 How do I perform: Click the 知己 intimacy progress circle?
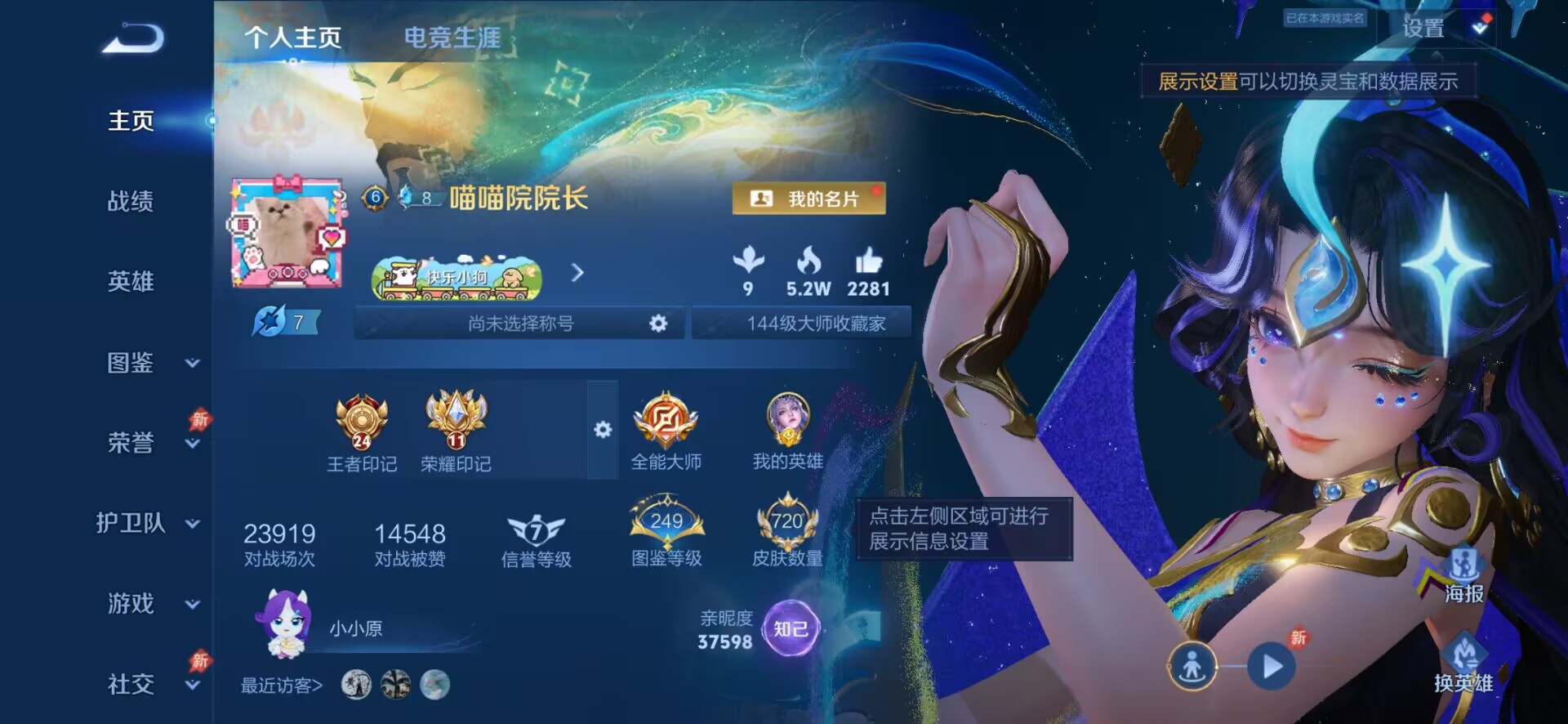tap(790, 626)
